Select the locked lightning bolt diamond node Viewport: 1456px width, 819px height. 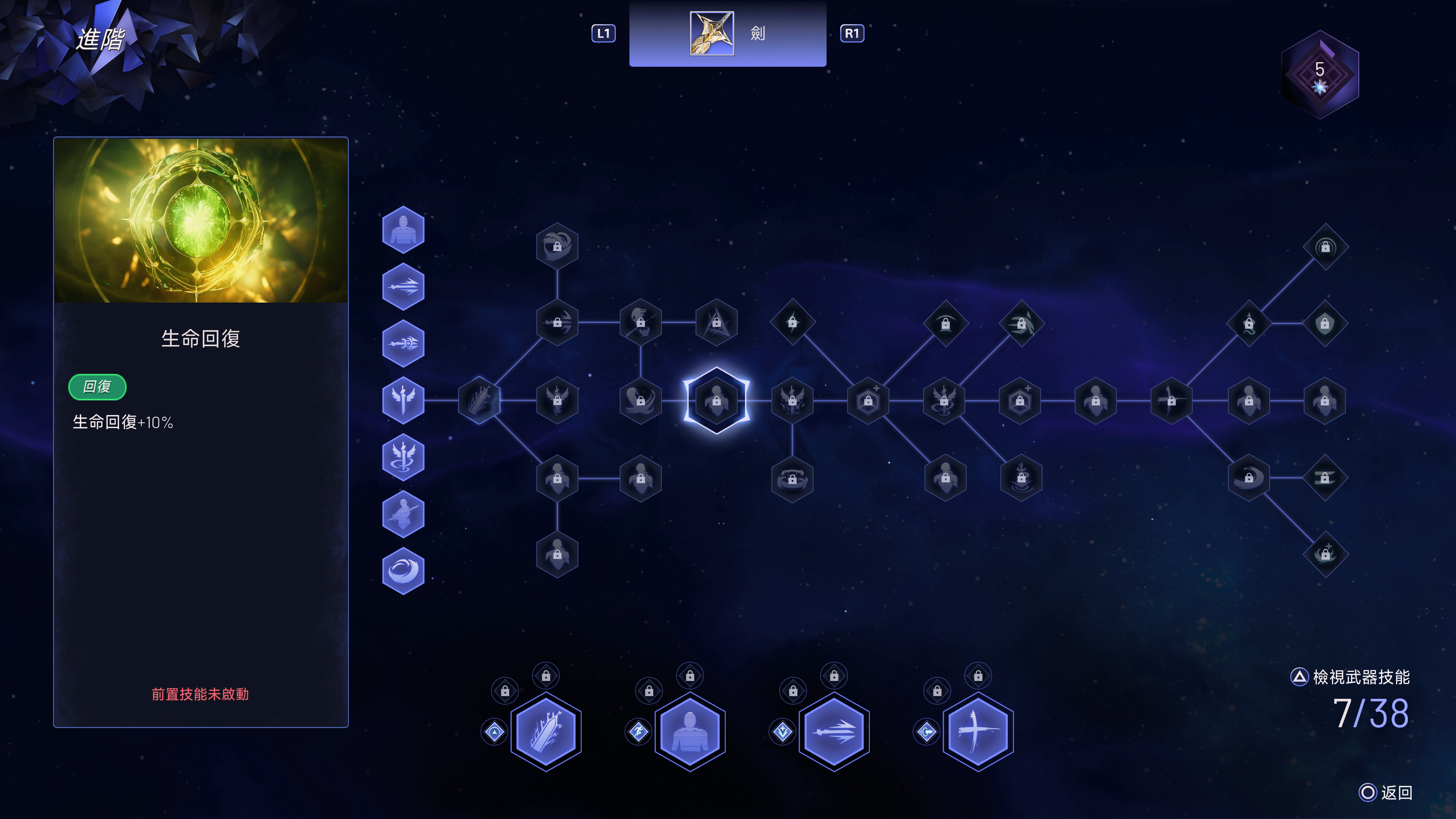pyautogui.click(x=792, y=322)
